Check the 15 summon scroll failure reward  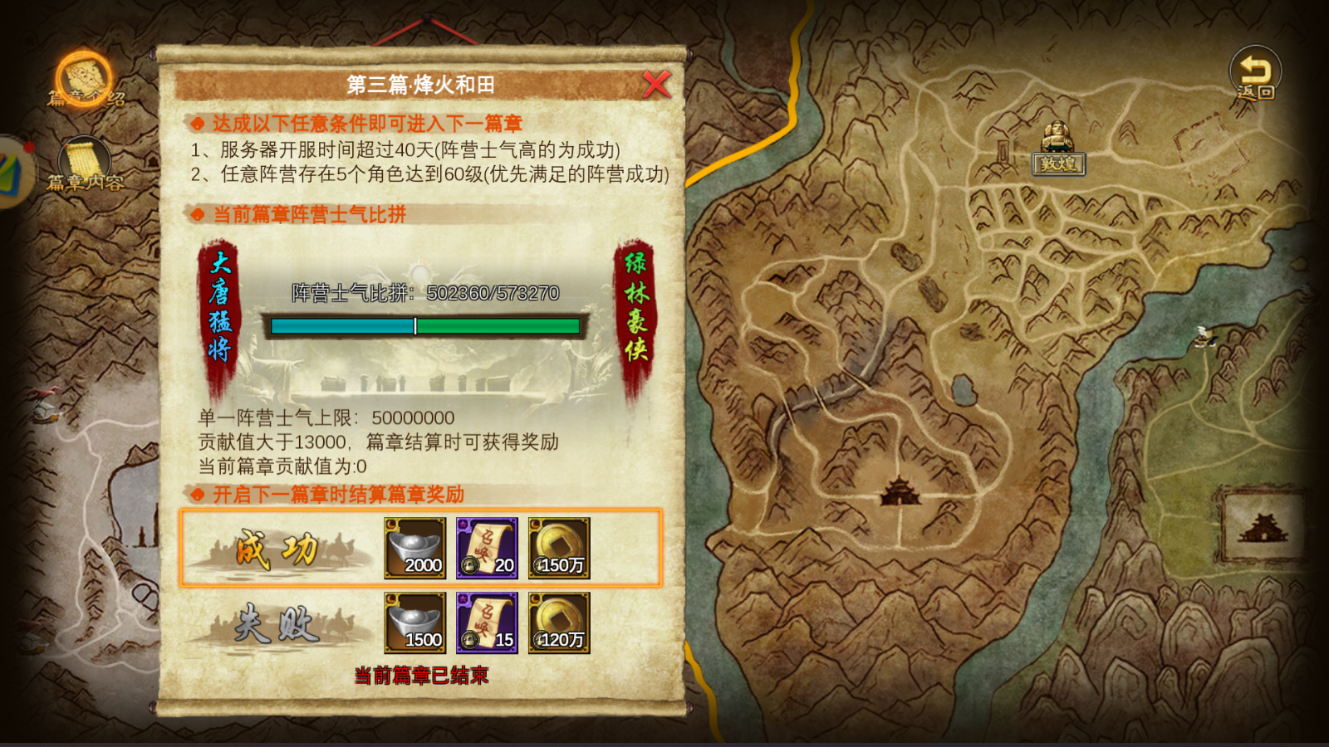coord(486,624)
